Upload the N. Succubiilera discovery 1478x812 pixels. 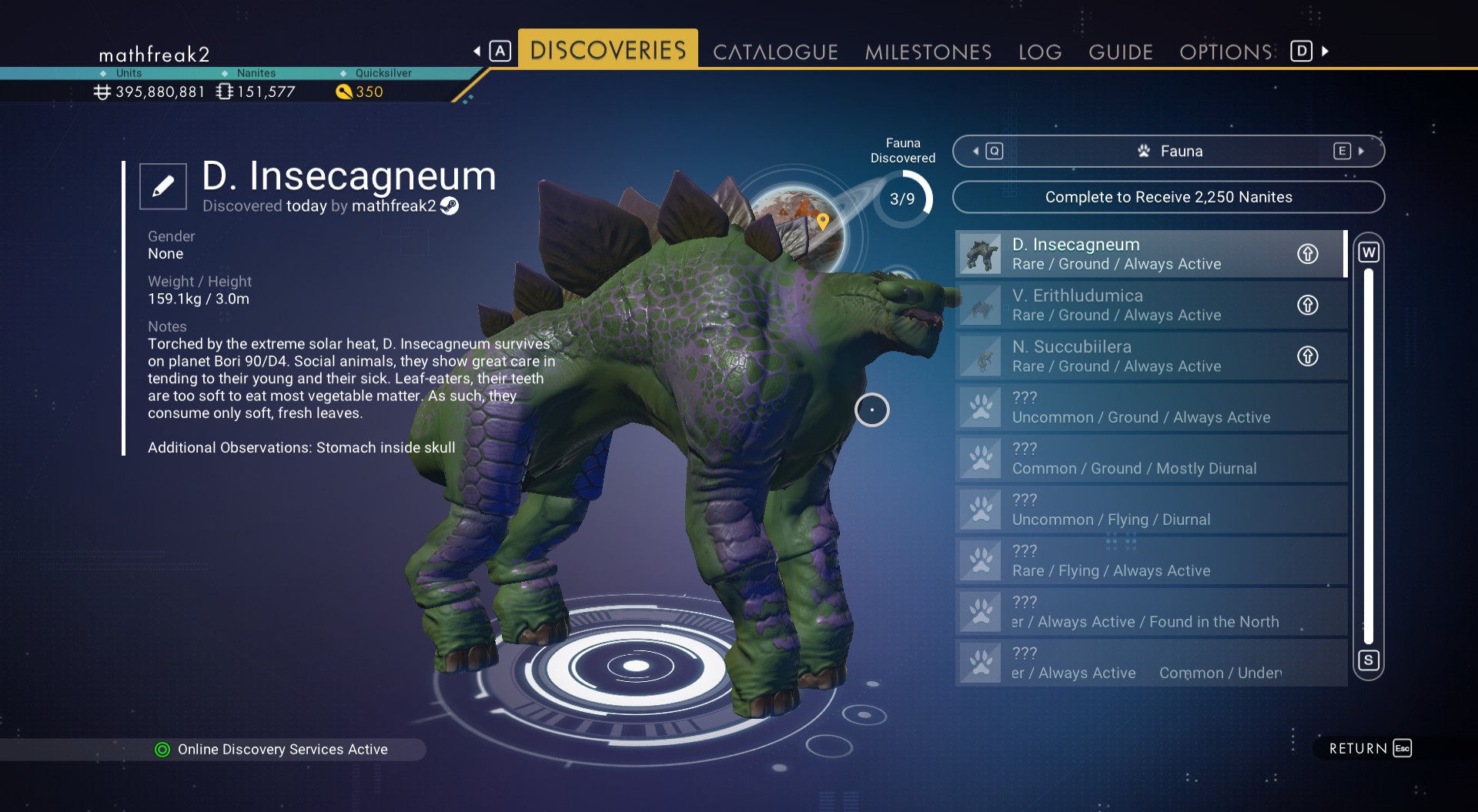[1308, 356]
